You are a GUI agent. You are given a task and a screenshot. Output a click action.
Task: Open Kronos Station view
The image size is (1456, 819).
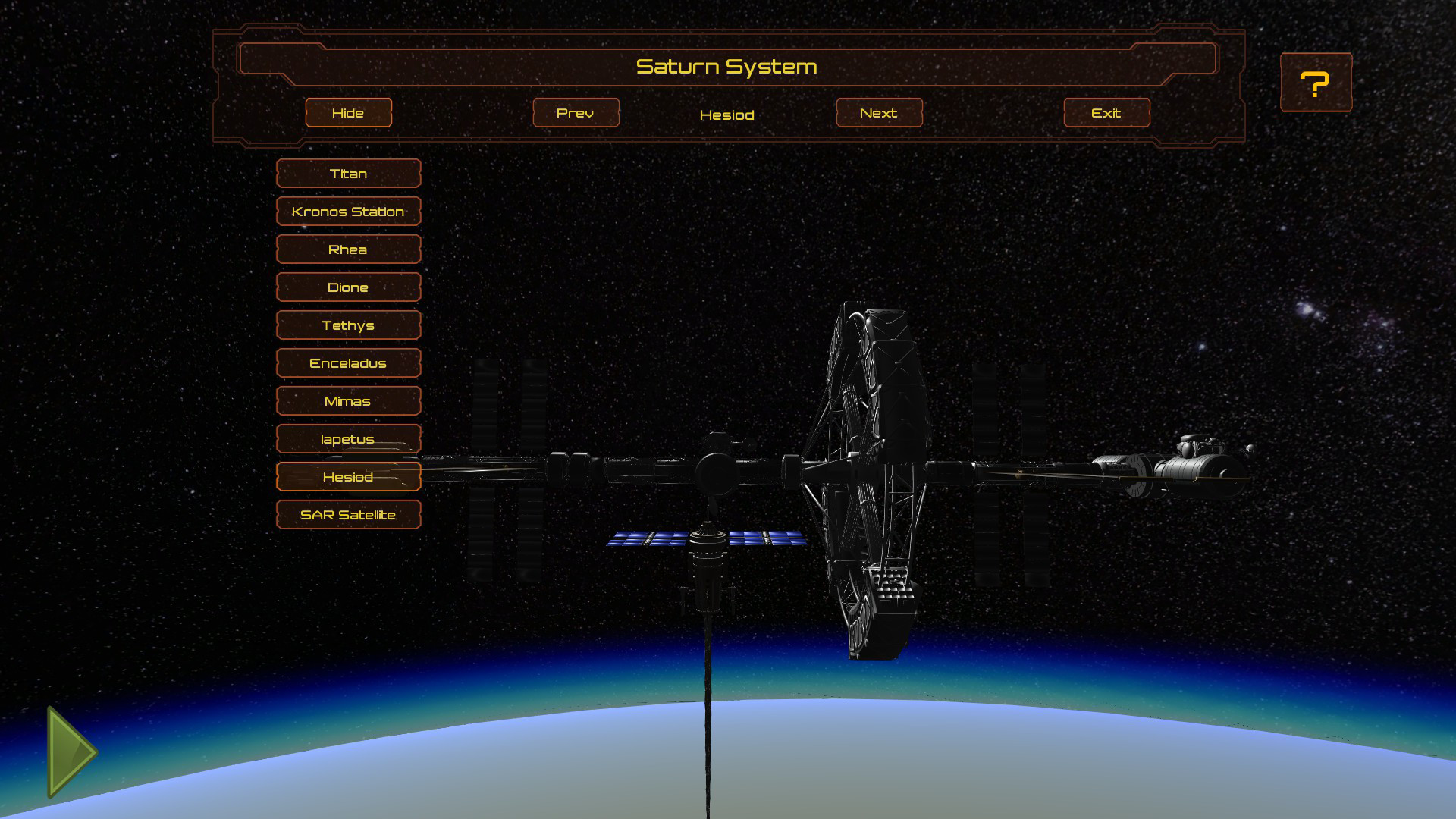pyautogui.click(x=348, y=212)
